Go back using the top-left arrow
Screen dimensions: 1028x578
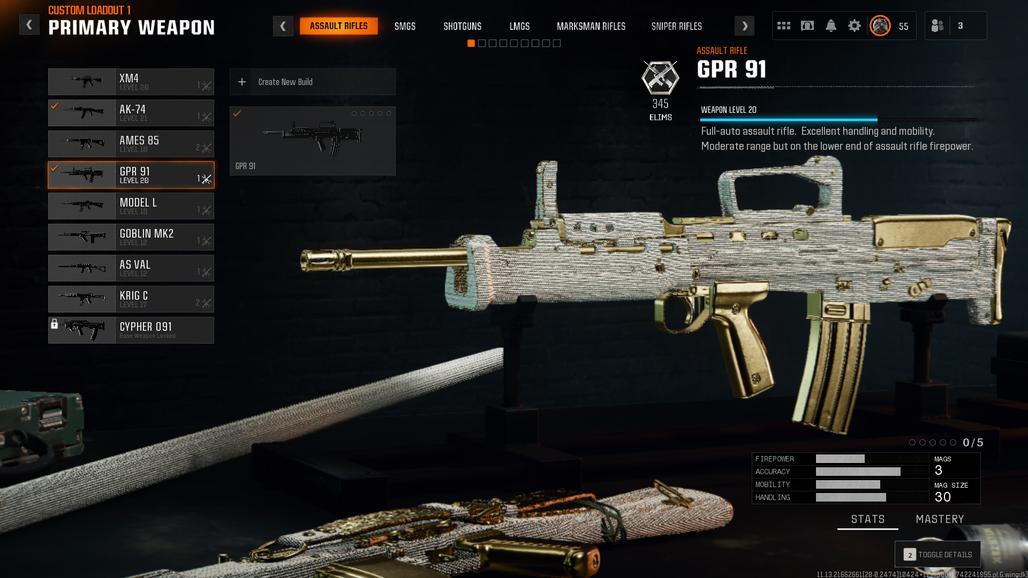[x=29, y=25]
